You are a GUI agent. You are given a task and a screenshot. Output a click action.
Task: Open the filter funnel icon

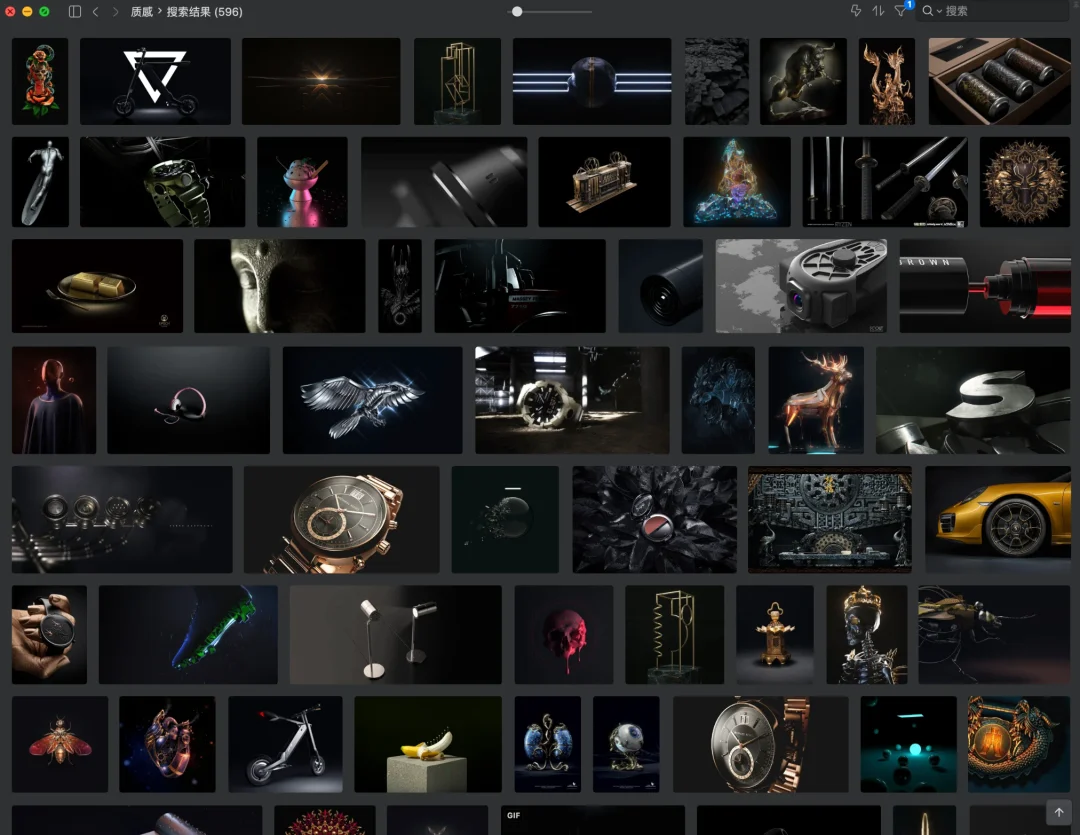pyautogui.click(x=901, y=11)
